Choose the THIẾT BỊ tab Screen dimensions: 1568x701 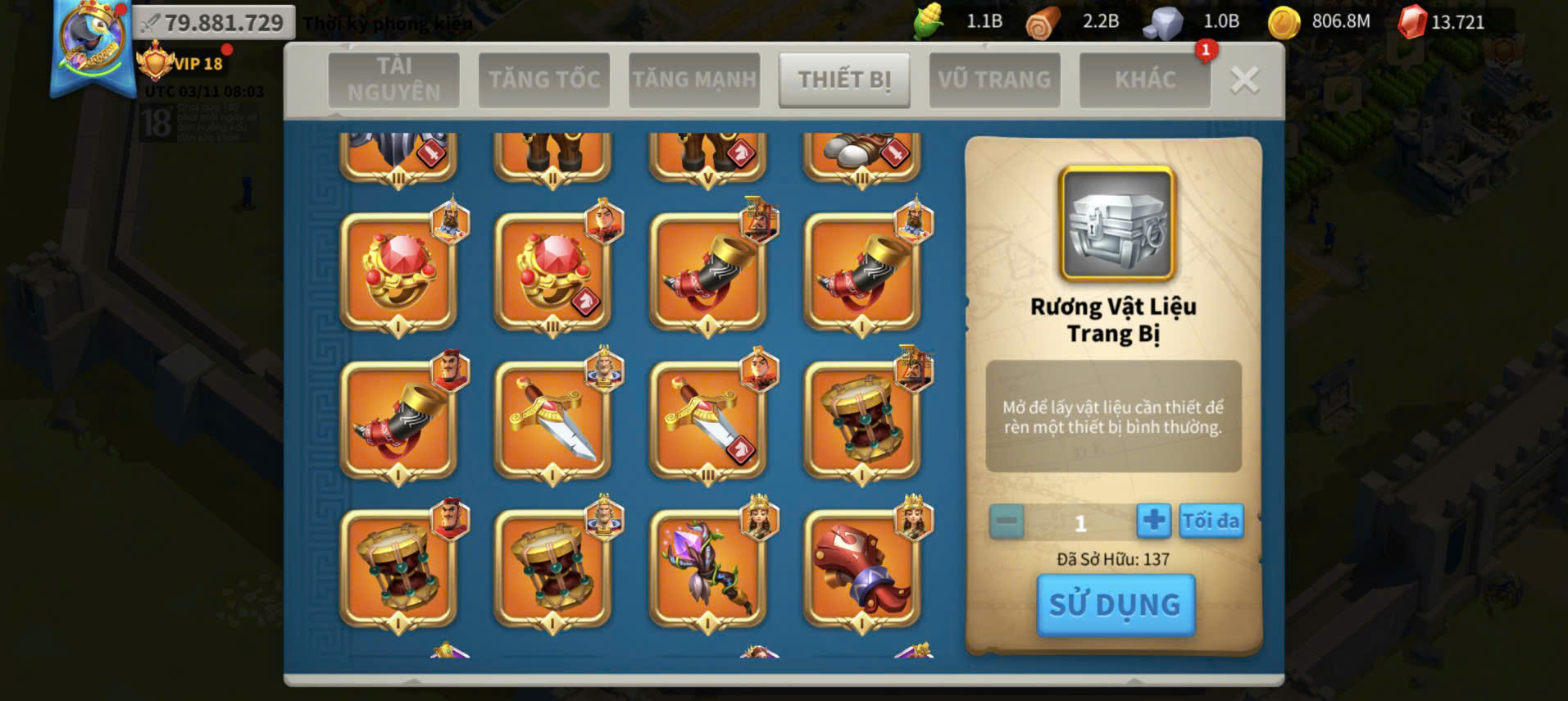(844, 80)
